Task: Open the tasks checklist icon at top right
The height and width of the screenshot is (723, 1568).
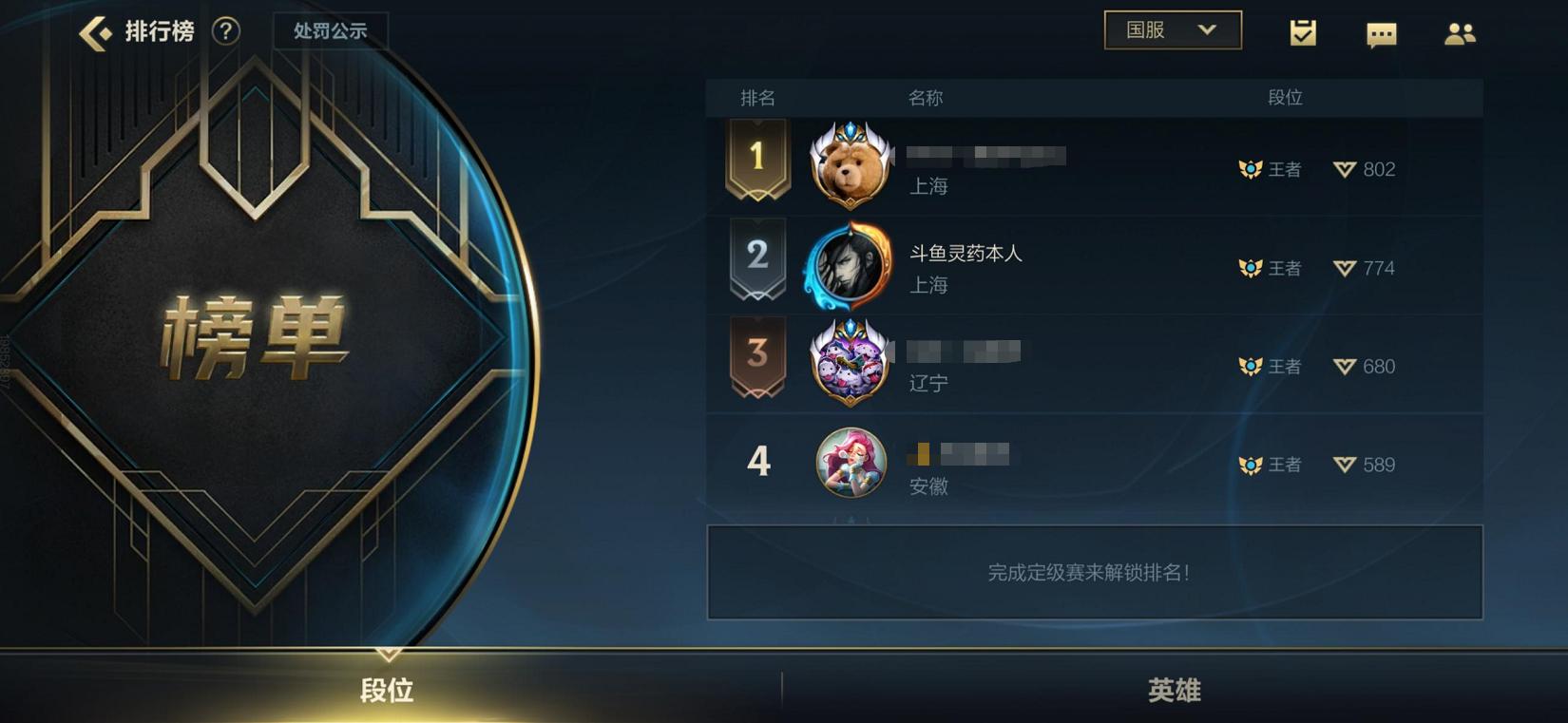Action: pos(1303,31)
